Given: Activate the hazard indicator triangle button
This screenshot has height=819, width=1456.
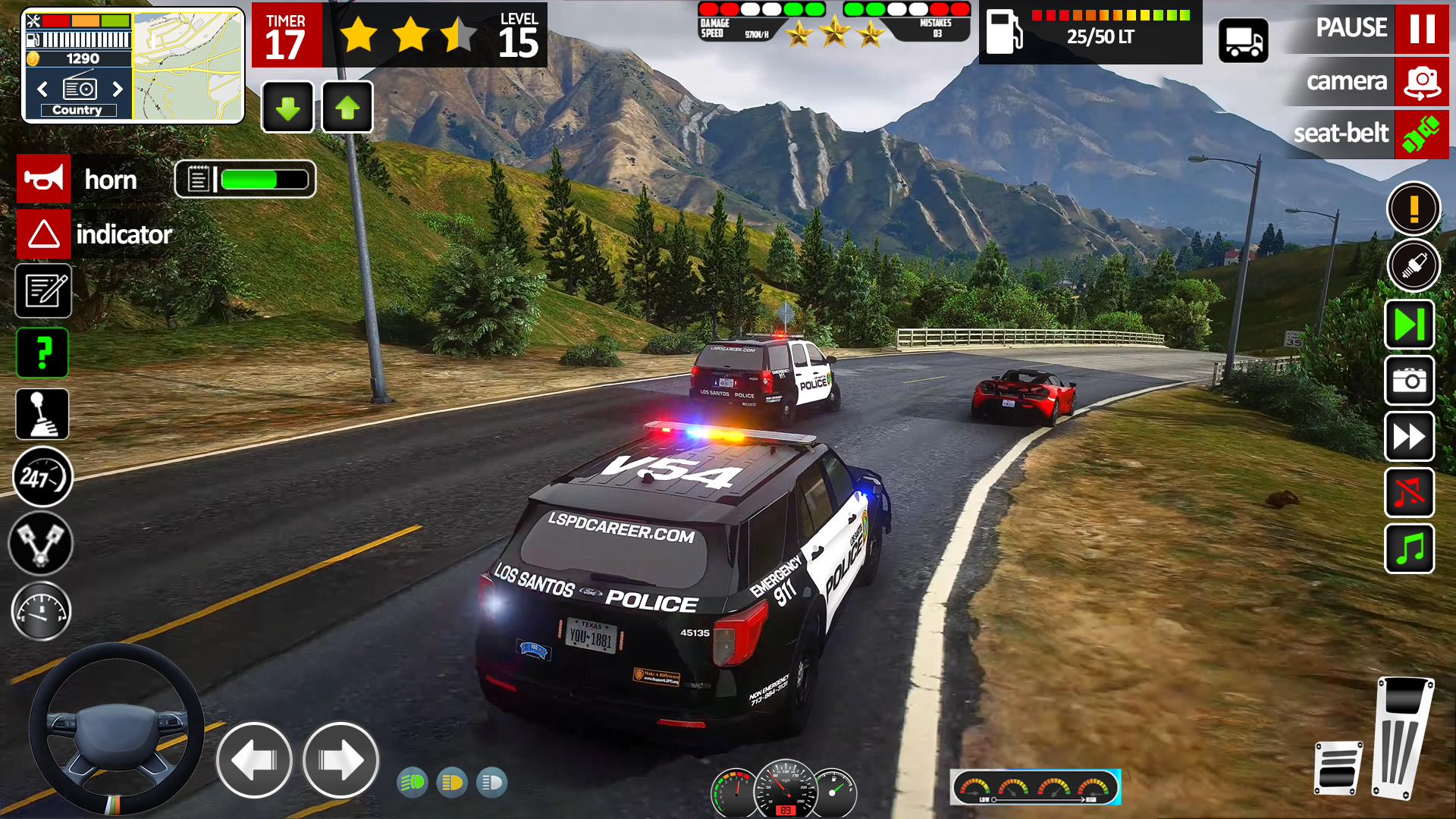Looking at the screenshot, I should click(x=44, y=234).
